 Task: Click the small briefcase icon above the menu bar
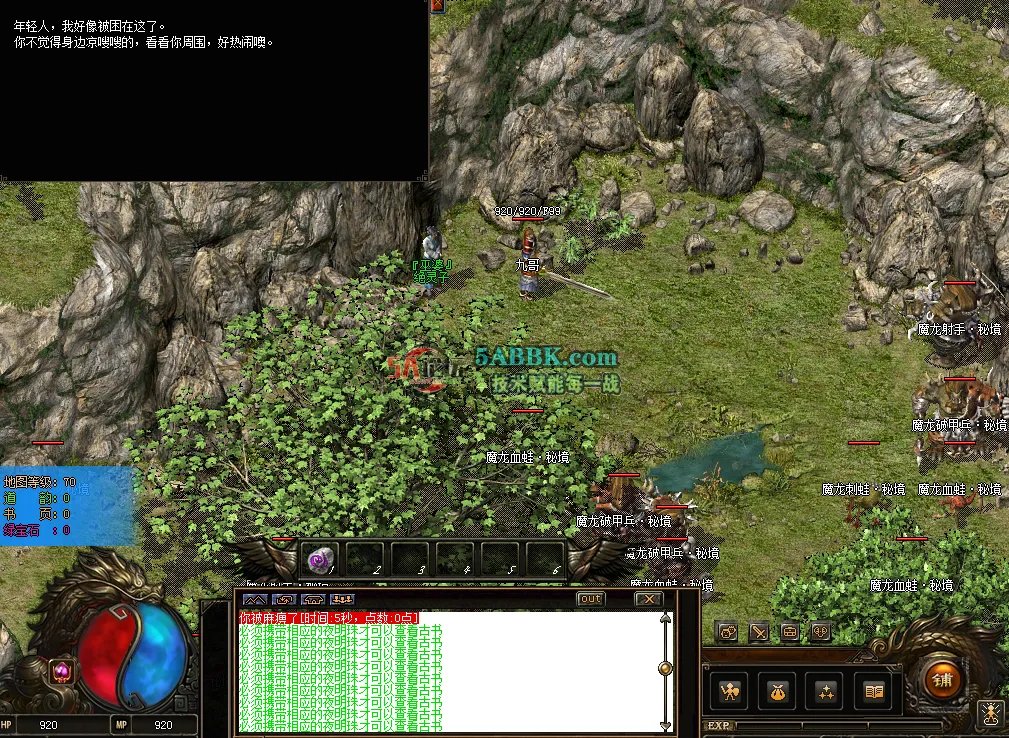[790, 632]
